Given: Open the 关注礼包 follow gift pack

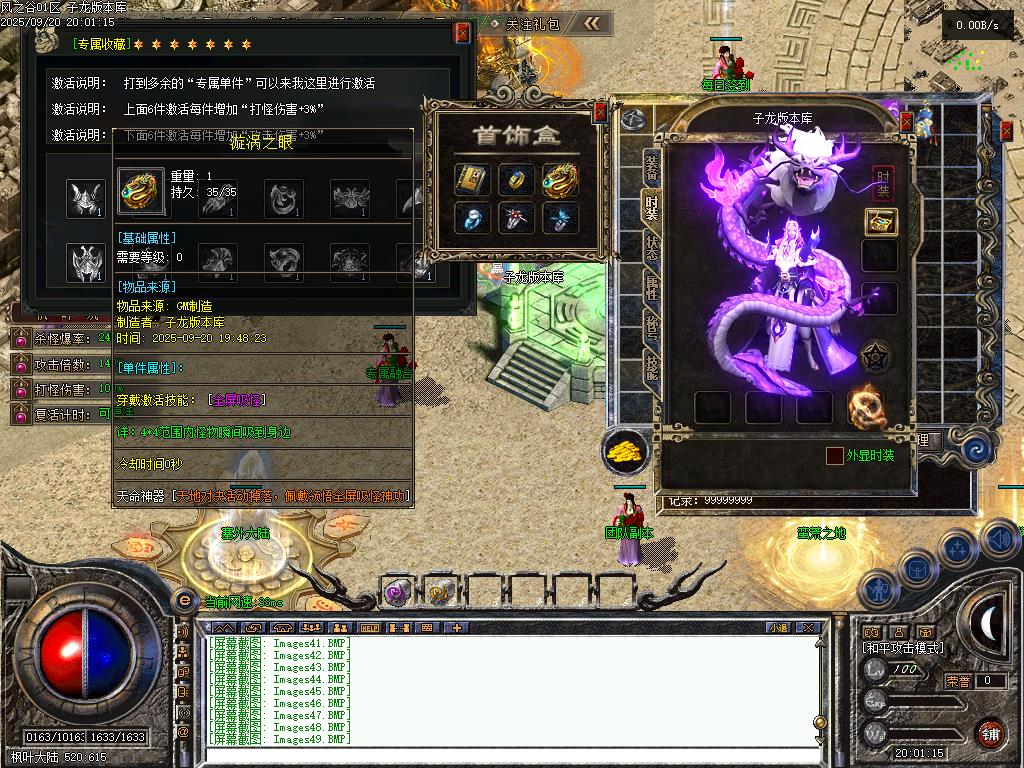Looking at the screenshot, I should 532,23.
